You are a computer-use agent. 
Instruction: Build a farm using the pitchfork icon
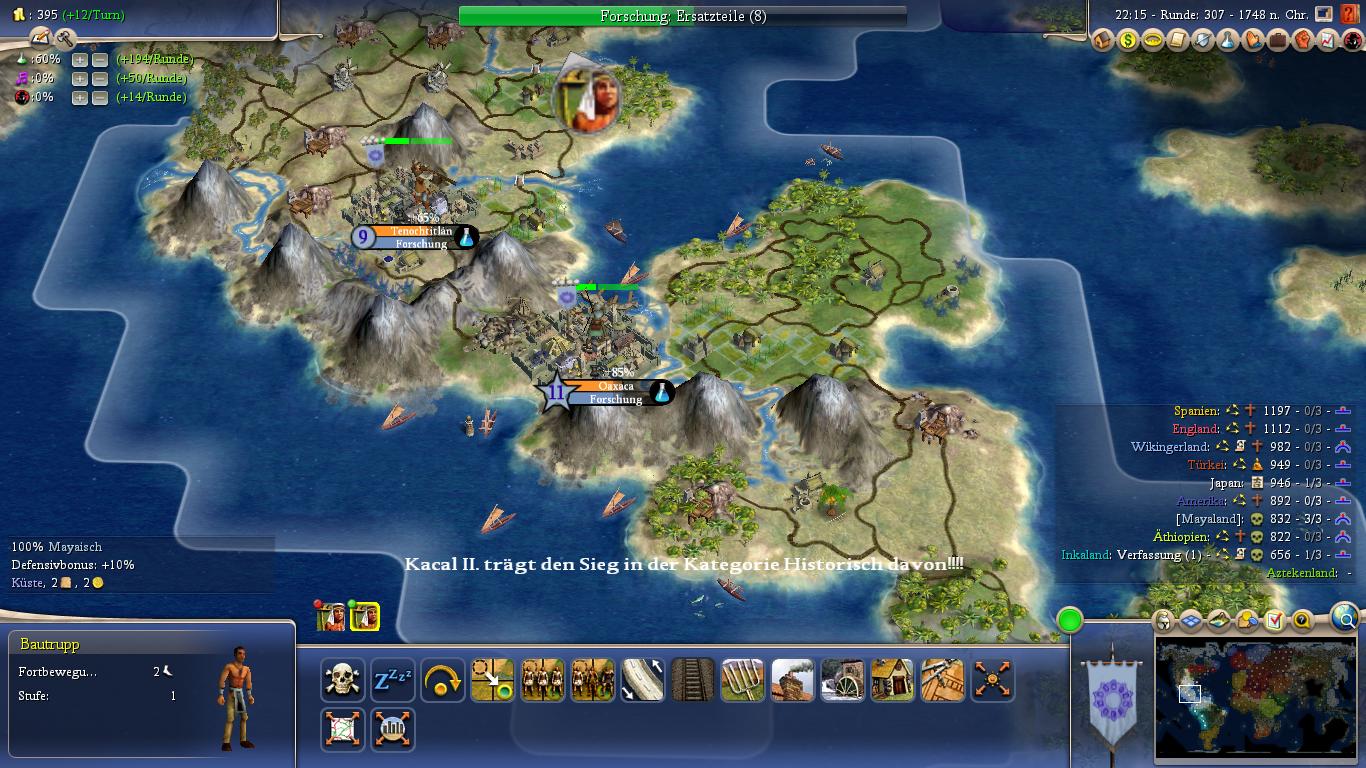click(x=743, y=680)
